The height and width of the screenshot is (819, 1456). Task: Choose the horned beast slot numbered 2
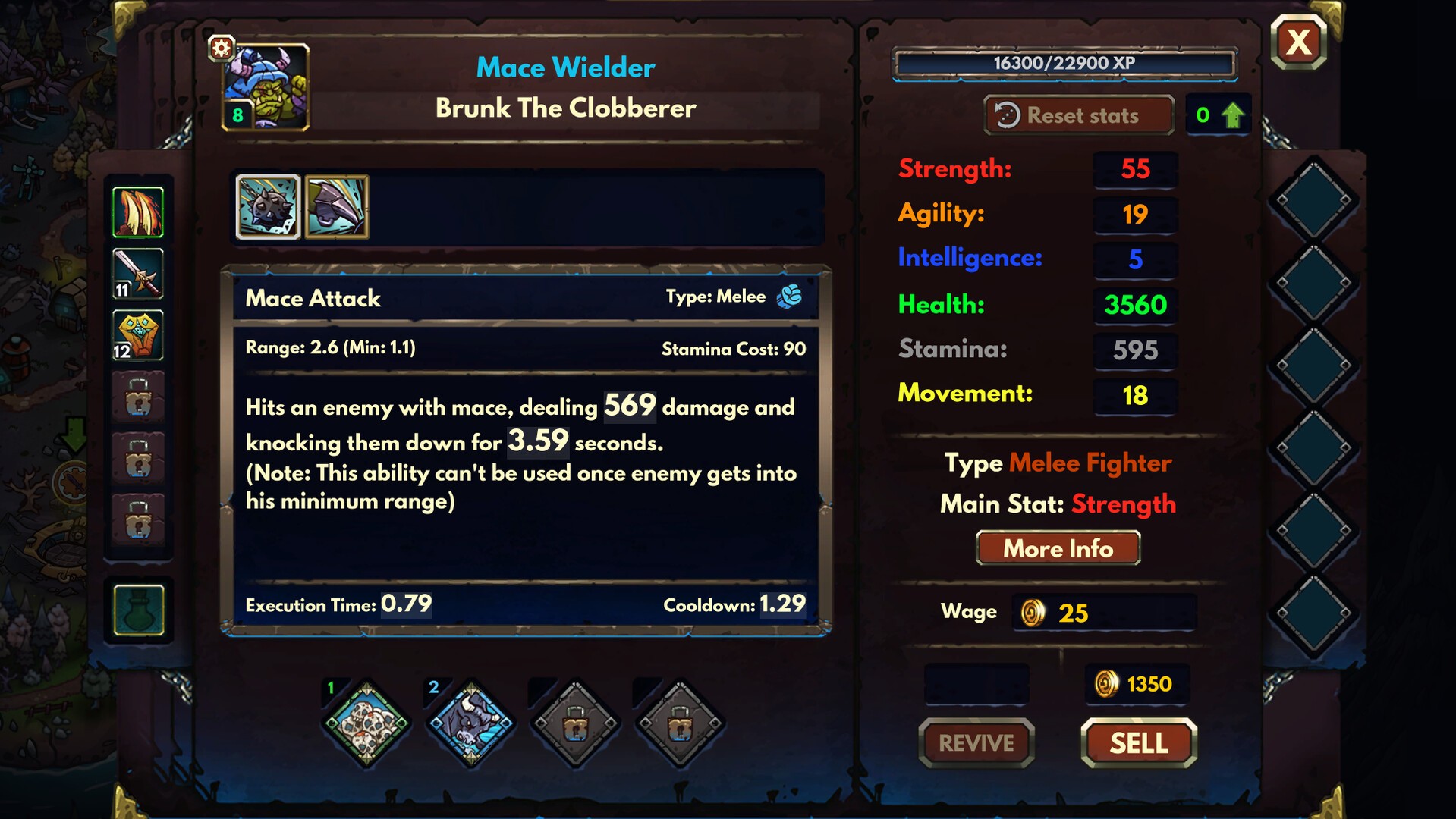tap(470, 724)
